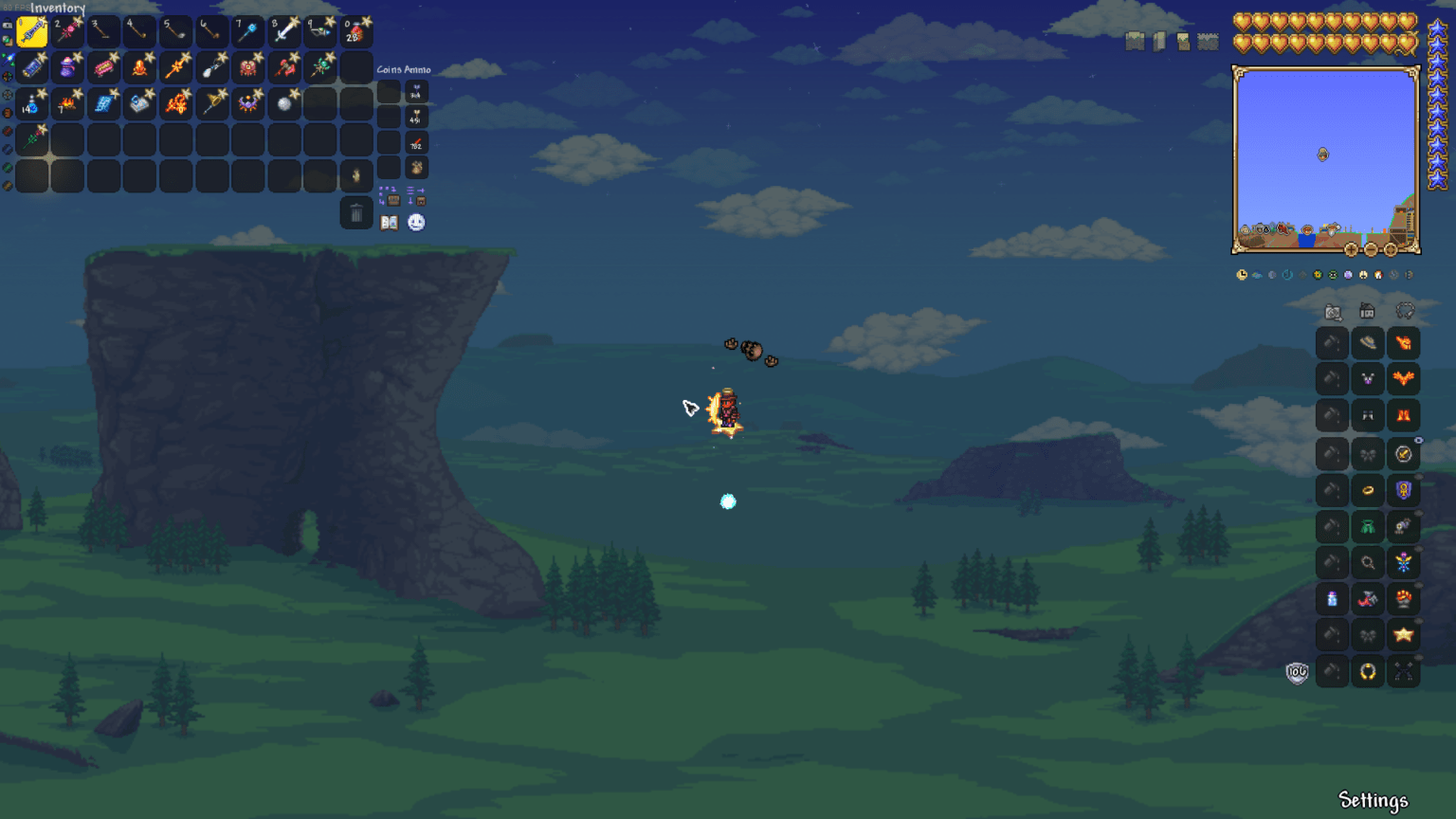
Task: Click the defense shield showing 100
Action: coord(1295,673)
